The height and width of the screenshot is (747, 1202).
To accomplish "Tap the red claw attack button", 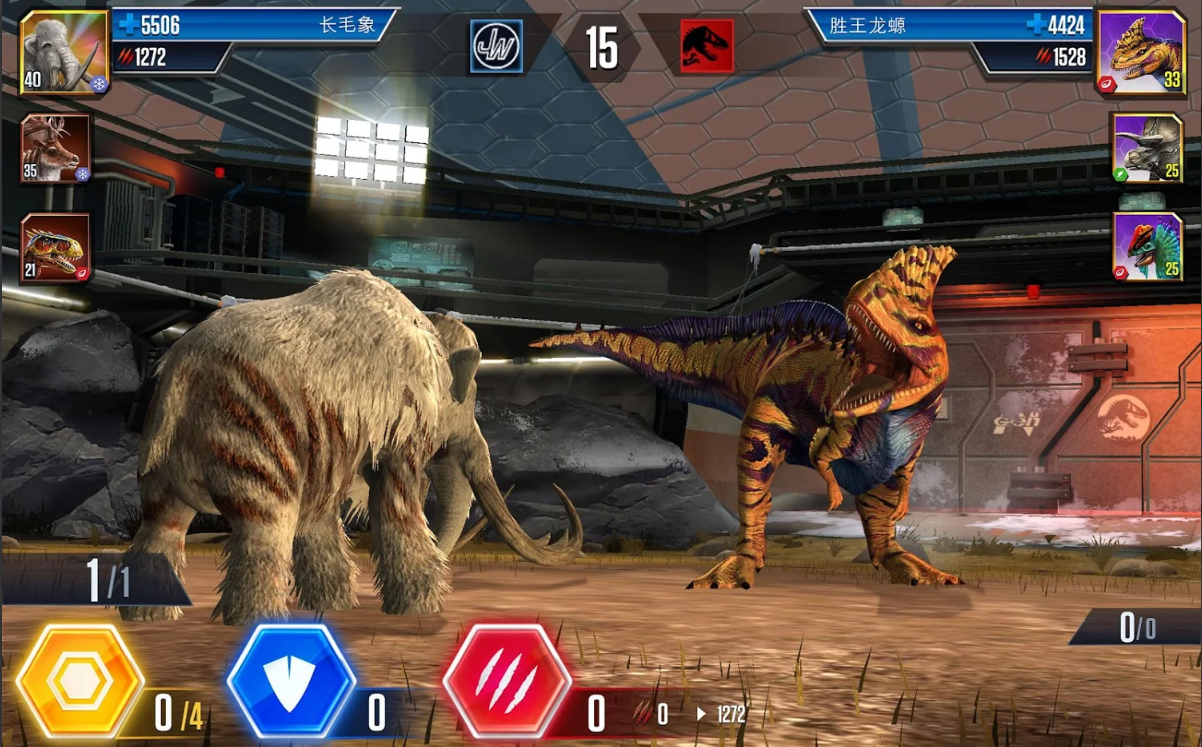I will [x=507, y=682].
